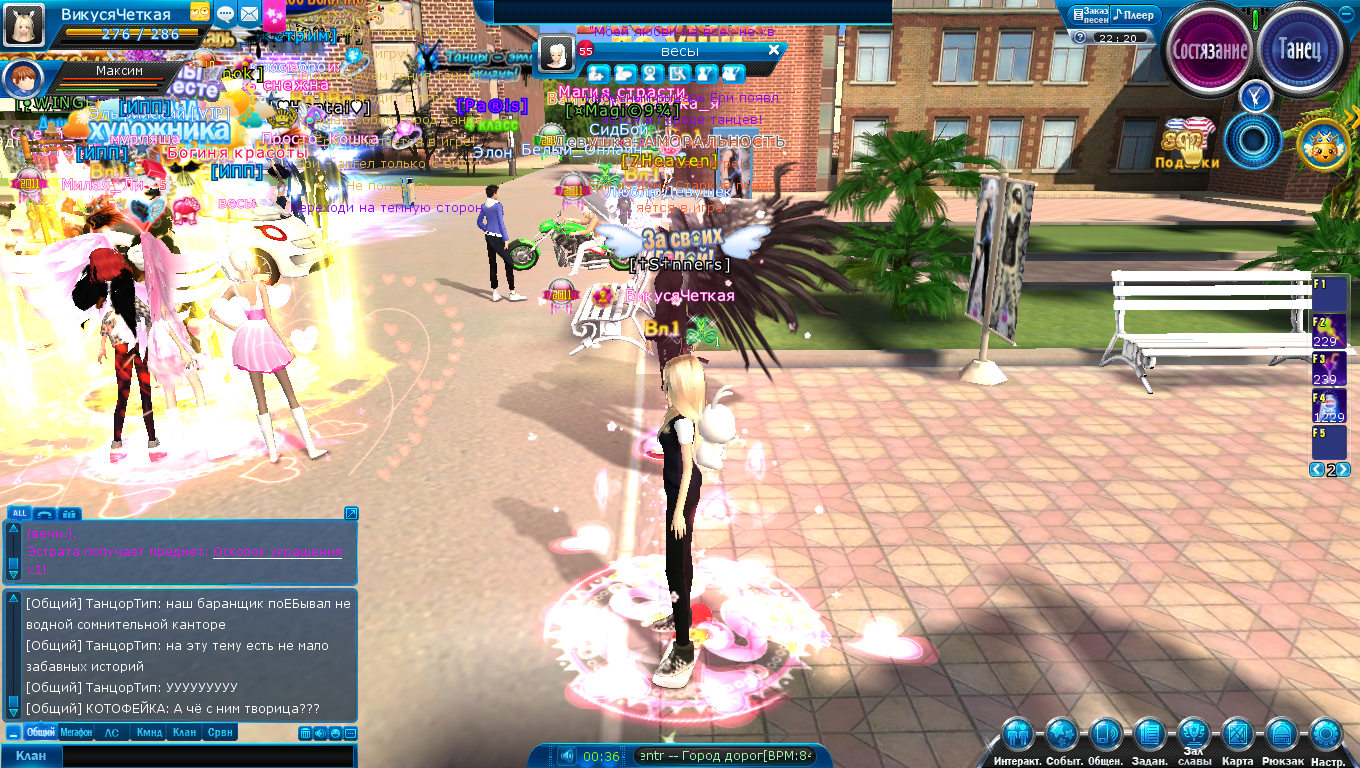
Task: Open the Плеер music player
Action: point(1134,15)
